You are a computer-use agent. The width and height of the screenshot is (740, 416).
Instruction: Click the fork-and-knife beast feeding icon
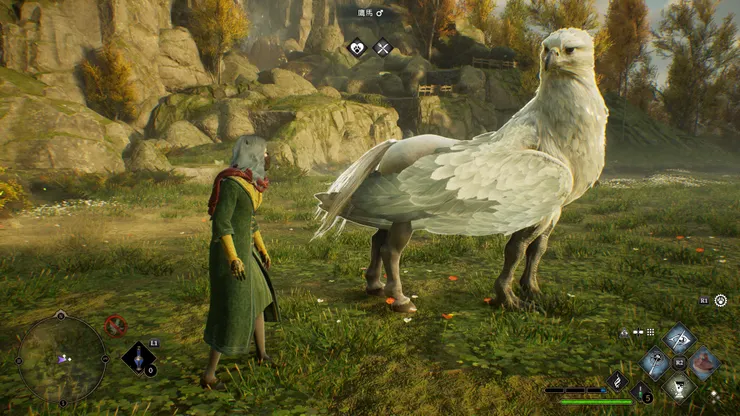pos(382,47)
